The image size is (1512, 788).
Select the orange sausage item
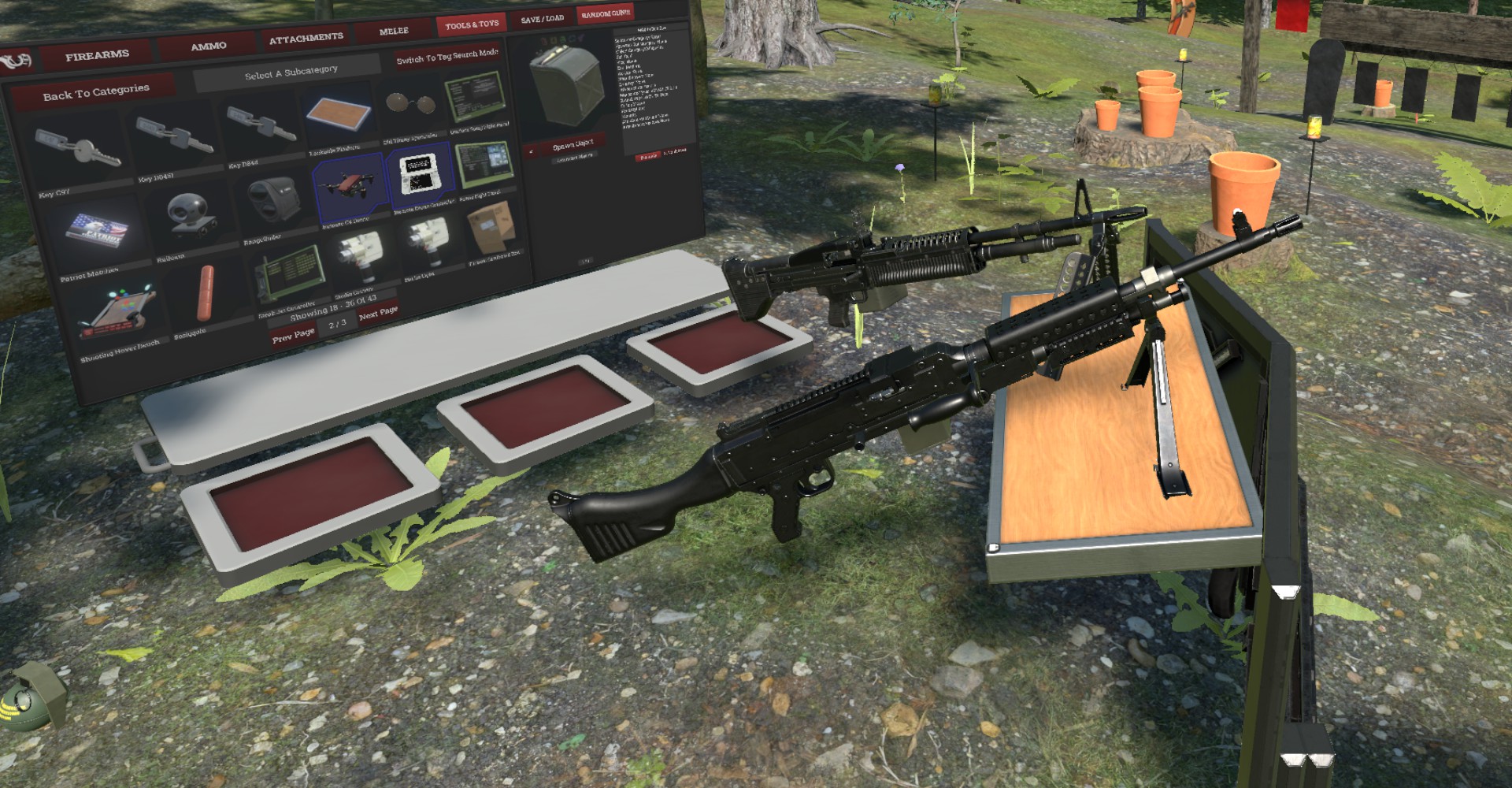pyautogui.click(x=206, y=293)
